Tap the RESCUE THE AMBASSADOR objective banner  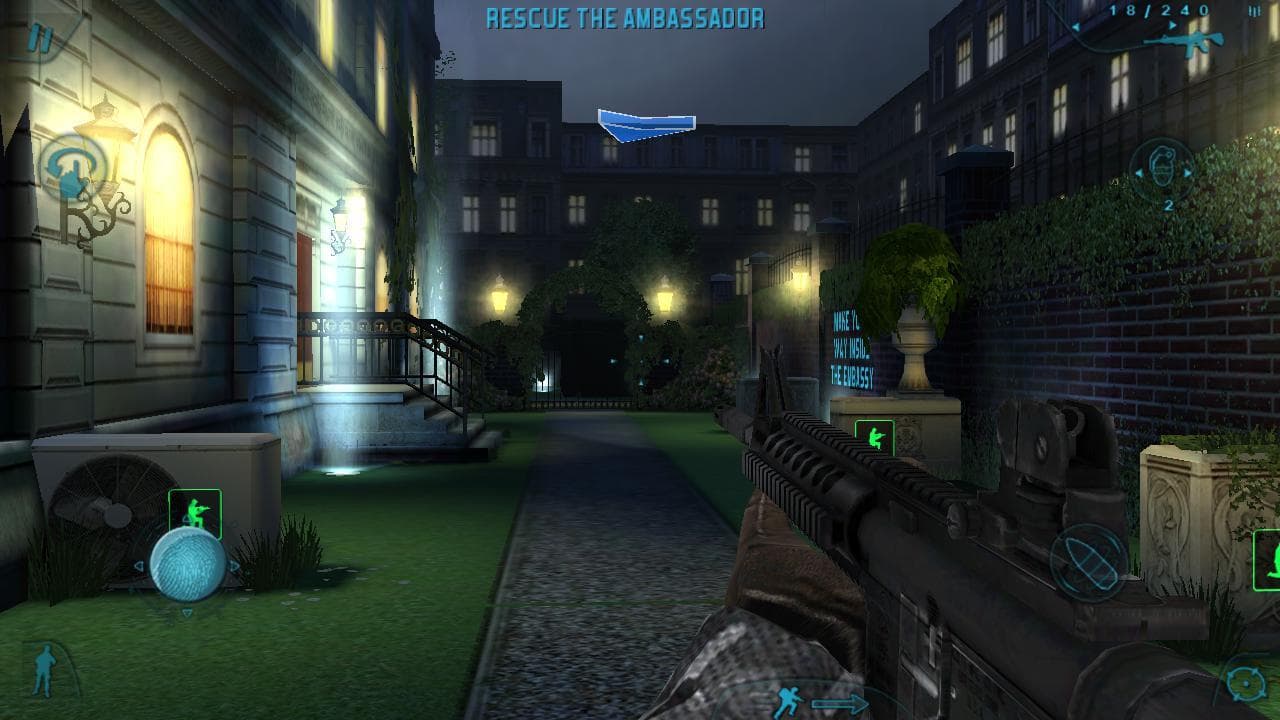pyautogui.click(x=625, y=16)
